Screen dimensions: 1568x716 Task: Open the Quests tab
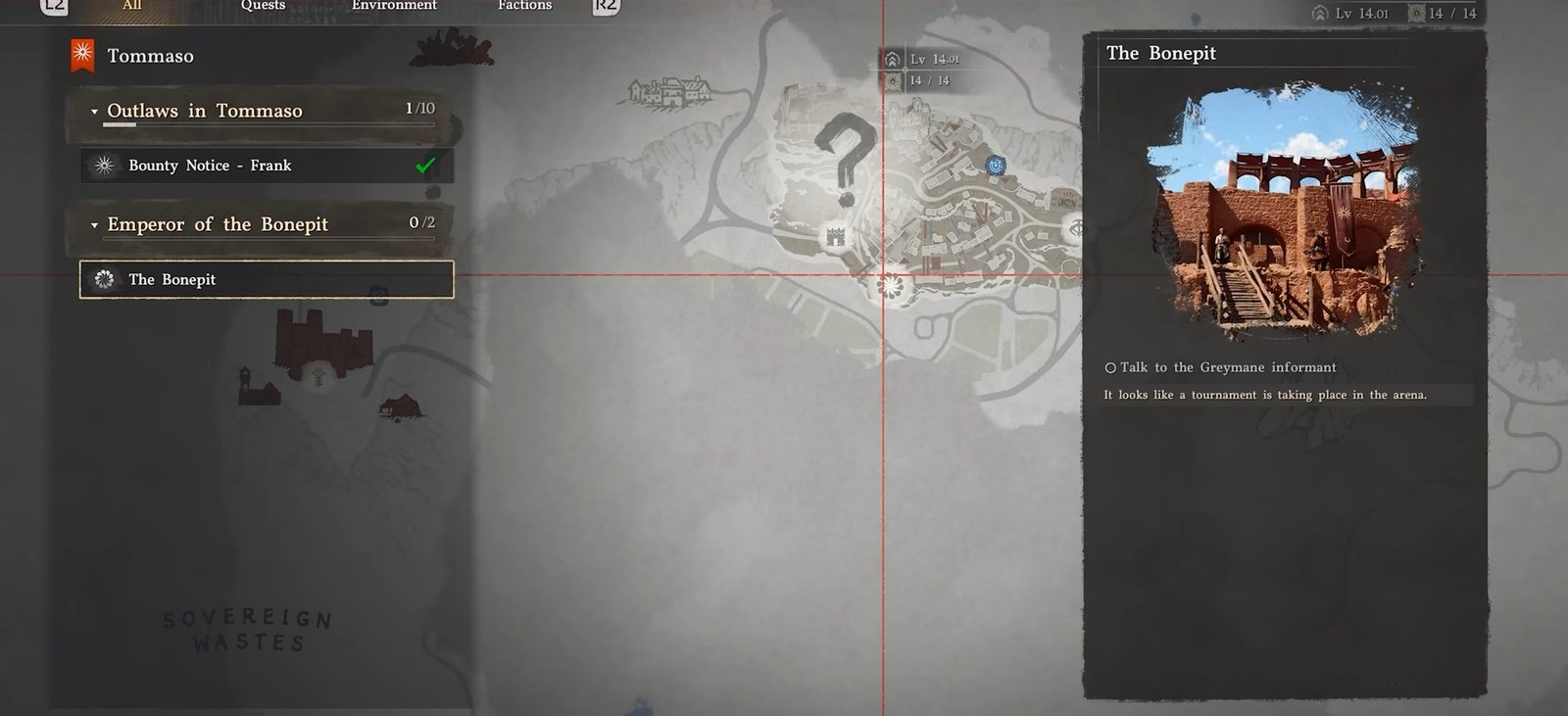coord(263,6)
